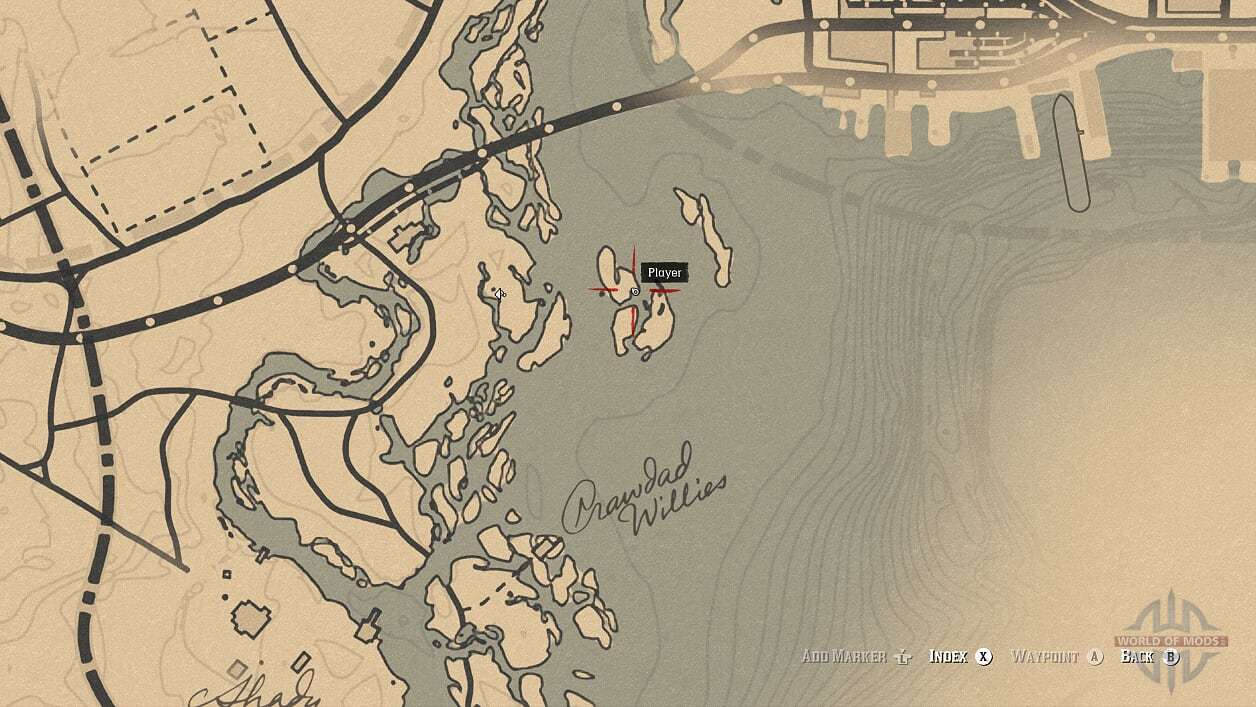This screenshot has width=1256, height=707.
Task: Select the Player marker on the map
Action: [635, 291]
